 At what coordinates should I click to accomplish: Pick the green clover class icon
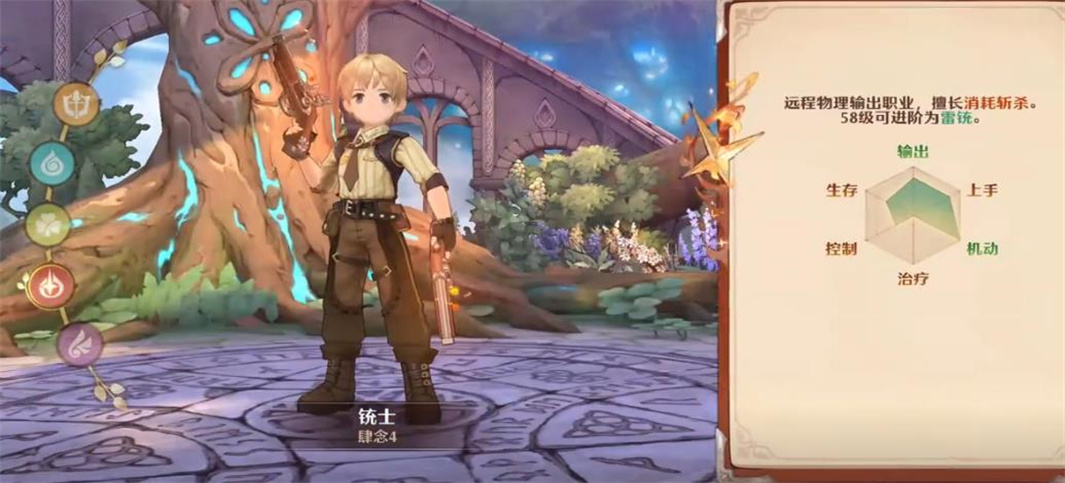[47, 225]
